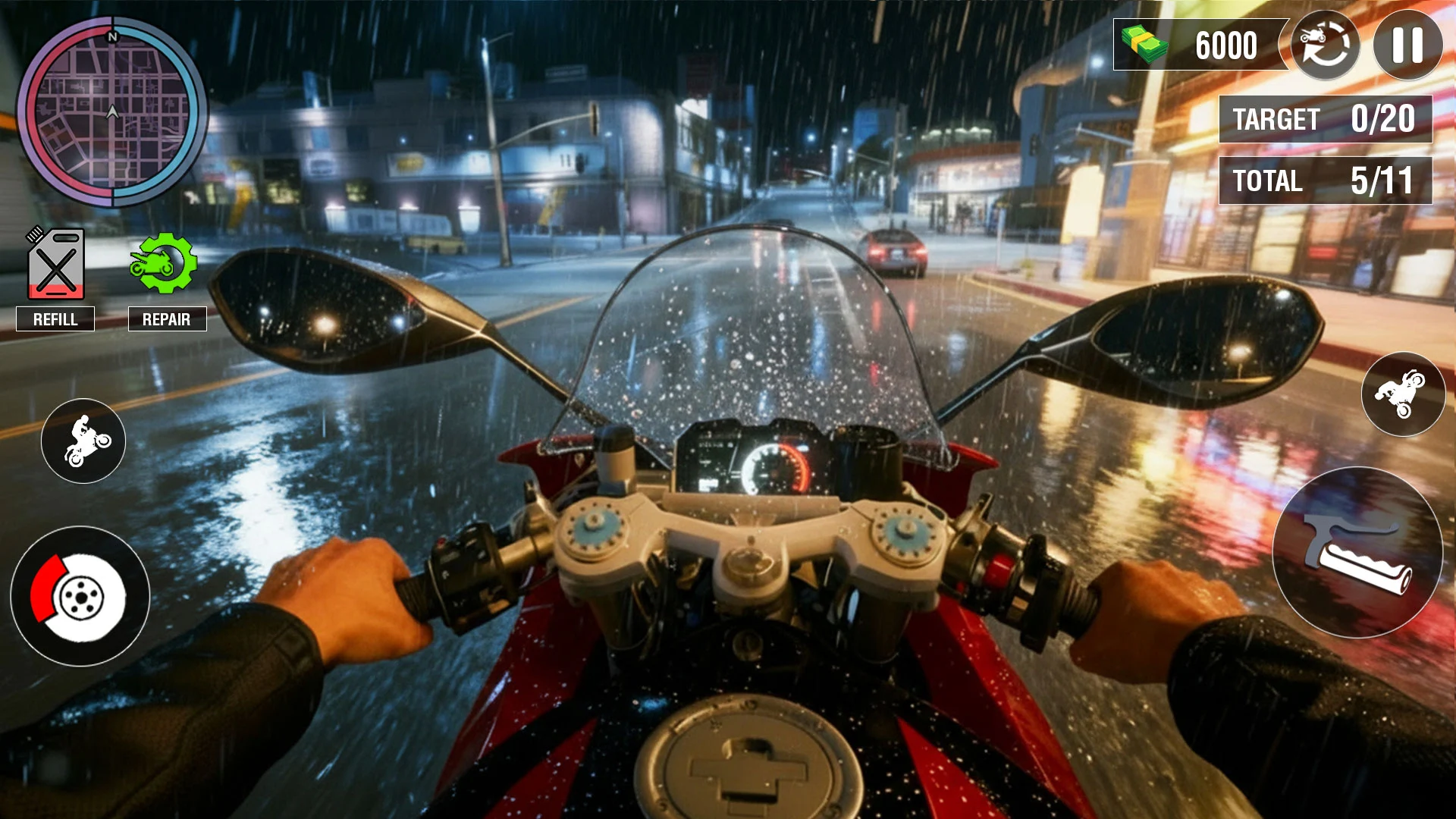Perform a wheelie stunt
The image size is (1456, 819).
[x=83, y=441]
